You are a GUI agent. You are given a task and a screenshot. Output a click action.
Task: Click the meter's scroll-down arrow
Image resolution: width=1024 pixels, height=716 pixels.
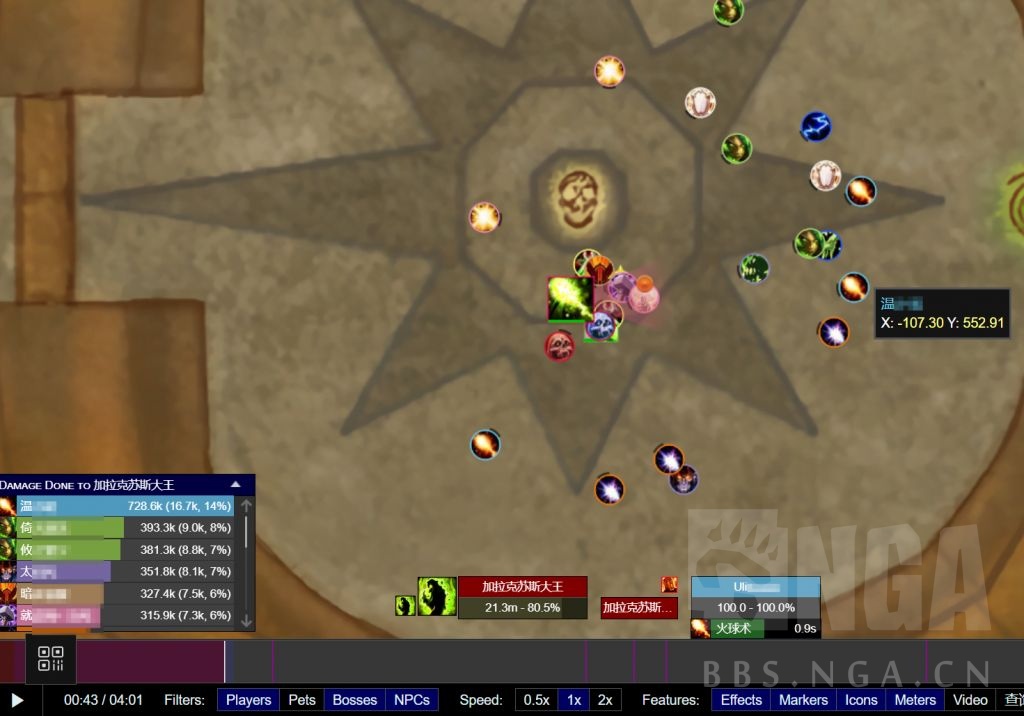[247, 621]
